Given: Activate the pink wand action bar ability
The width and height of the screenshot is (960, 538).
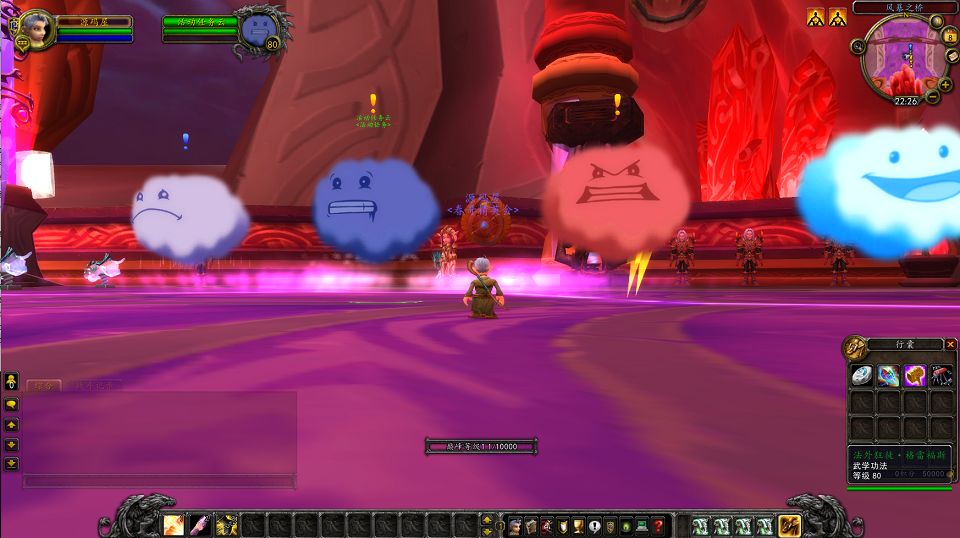Looking at the screenshot, I should tap(200, 525).
